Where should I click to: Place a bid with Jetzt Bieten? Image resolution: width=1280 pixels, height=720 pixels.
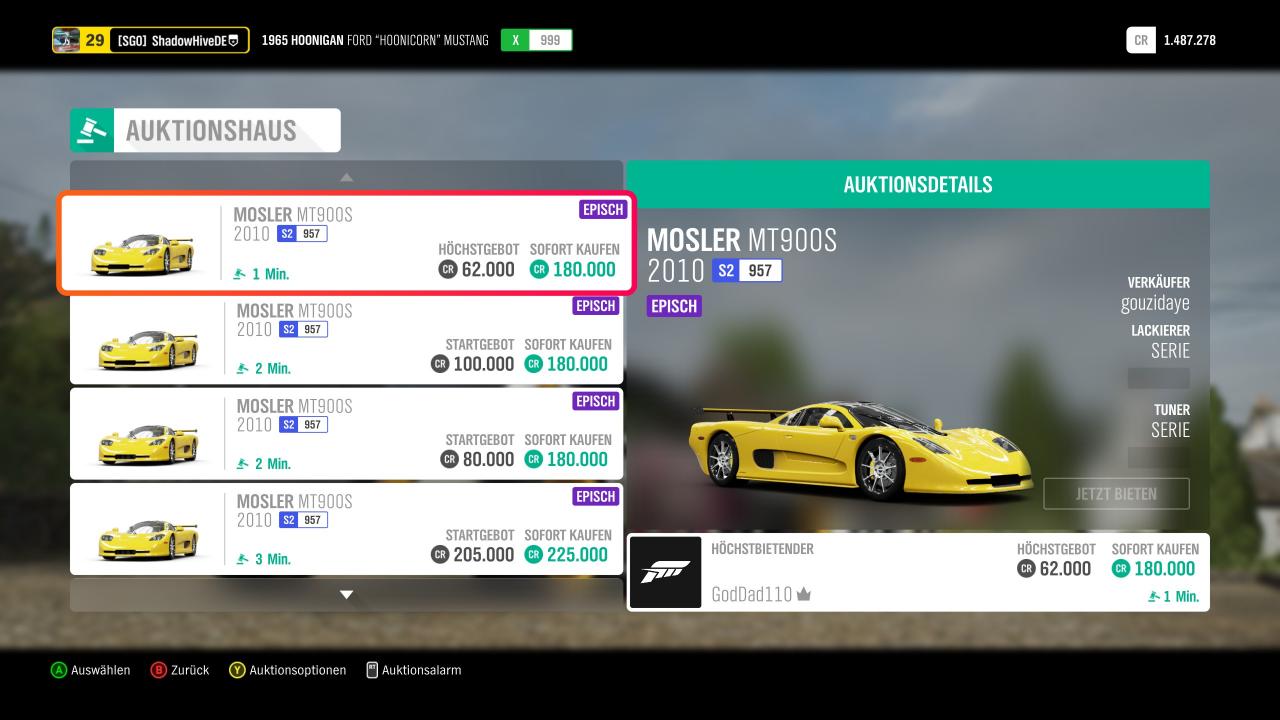1116,494
